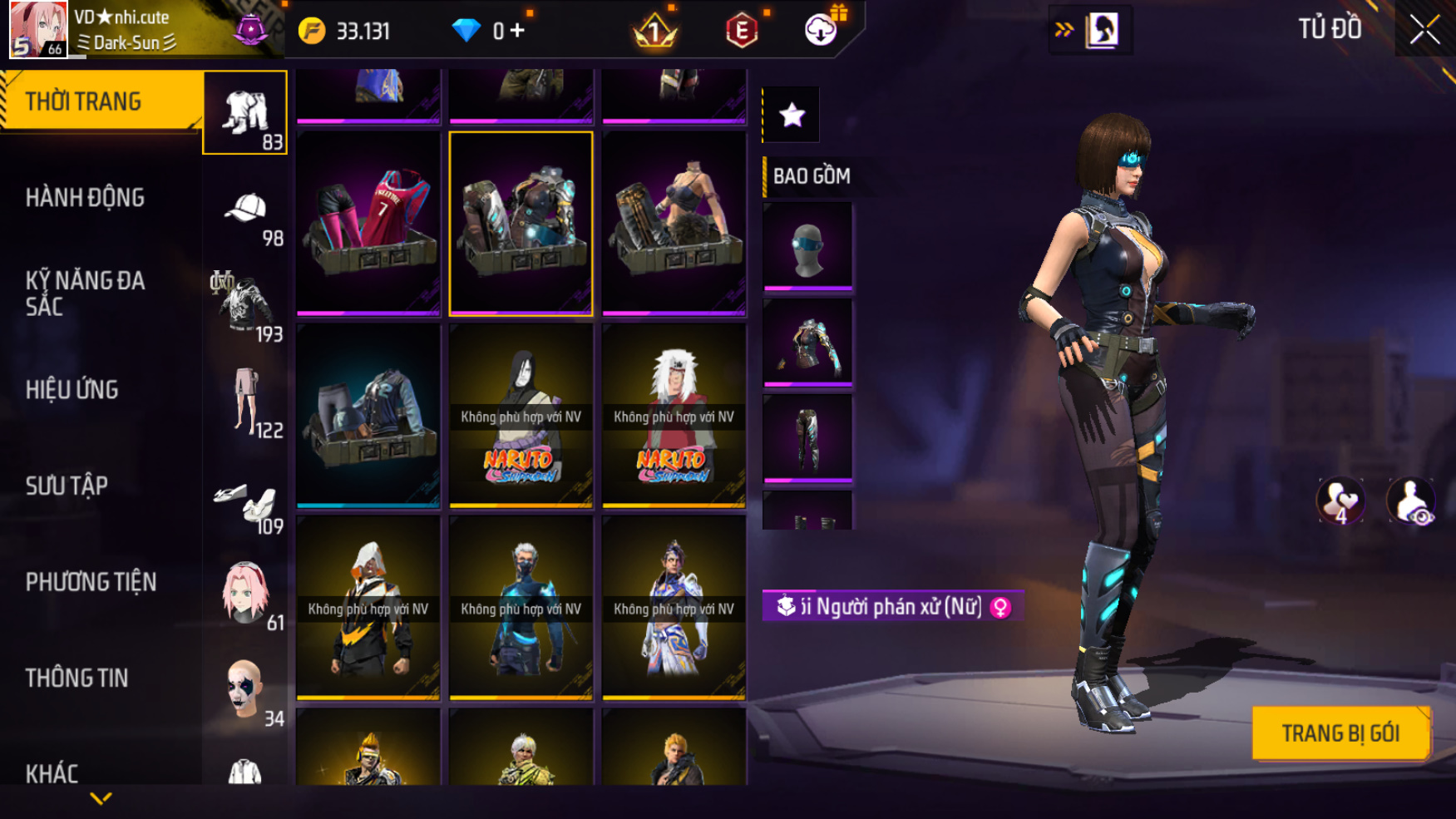Close the wardrobe with the X button
The image size is (1456, 819).
coord(1424,31)
